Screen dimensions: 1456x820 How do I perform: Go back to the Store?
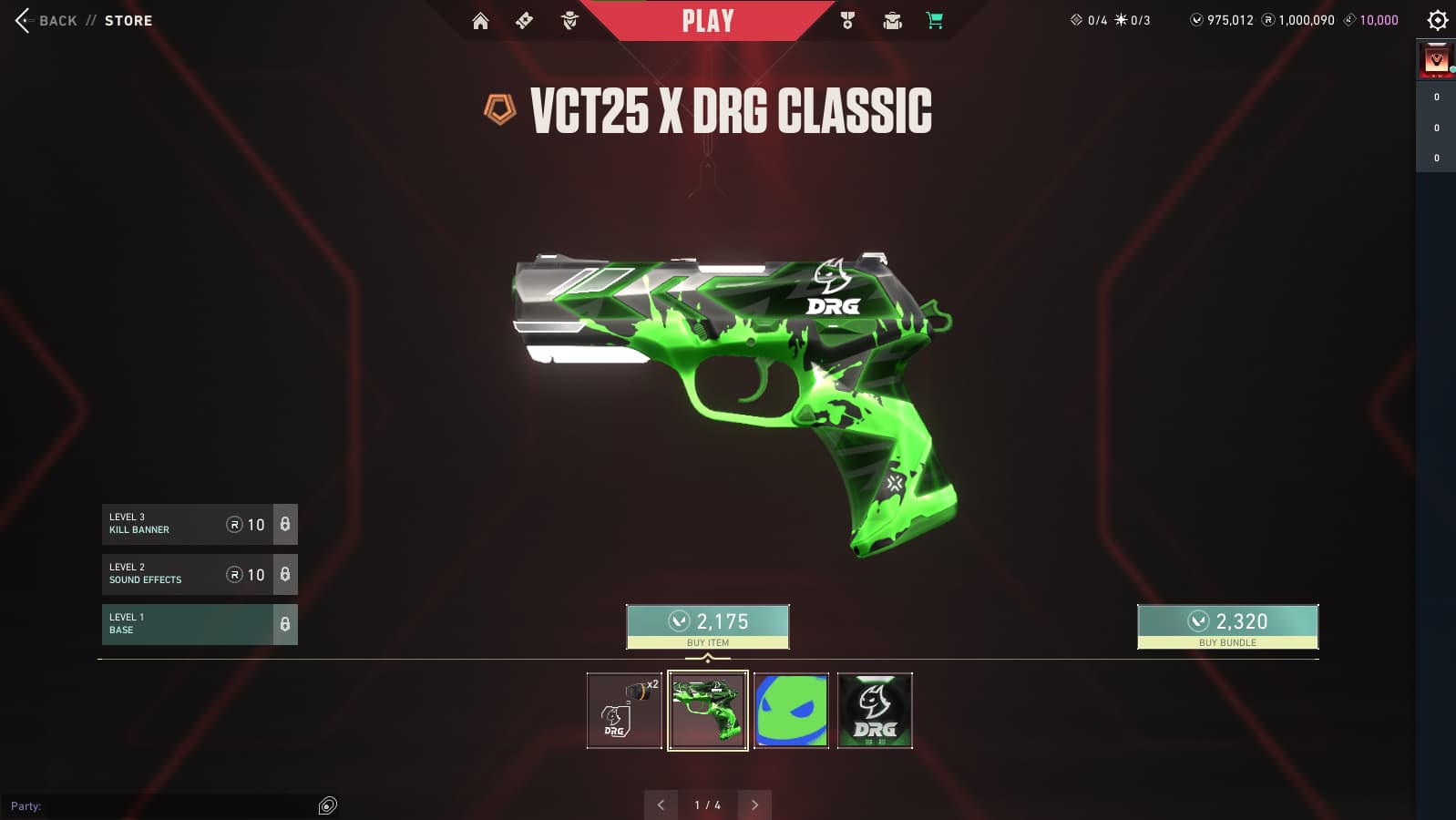click(x=83, y=20)
